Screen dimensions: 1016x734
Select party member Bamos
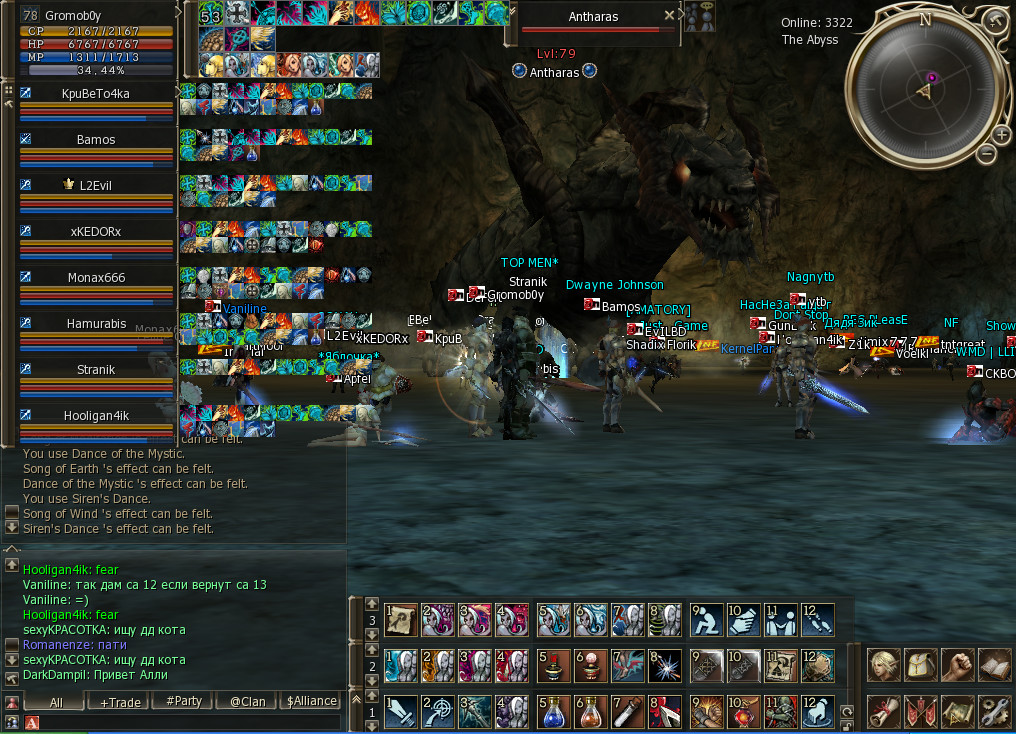(96, 140)
